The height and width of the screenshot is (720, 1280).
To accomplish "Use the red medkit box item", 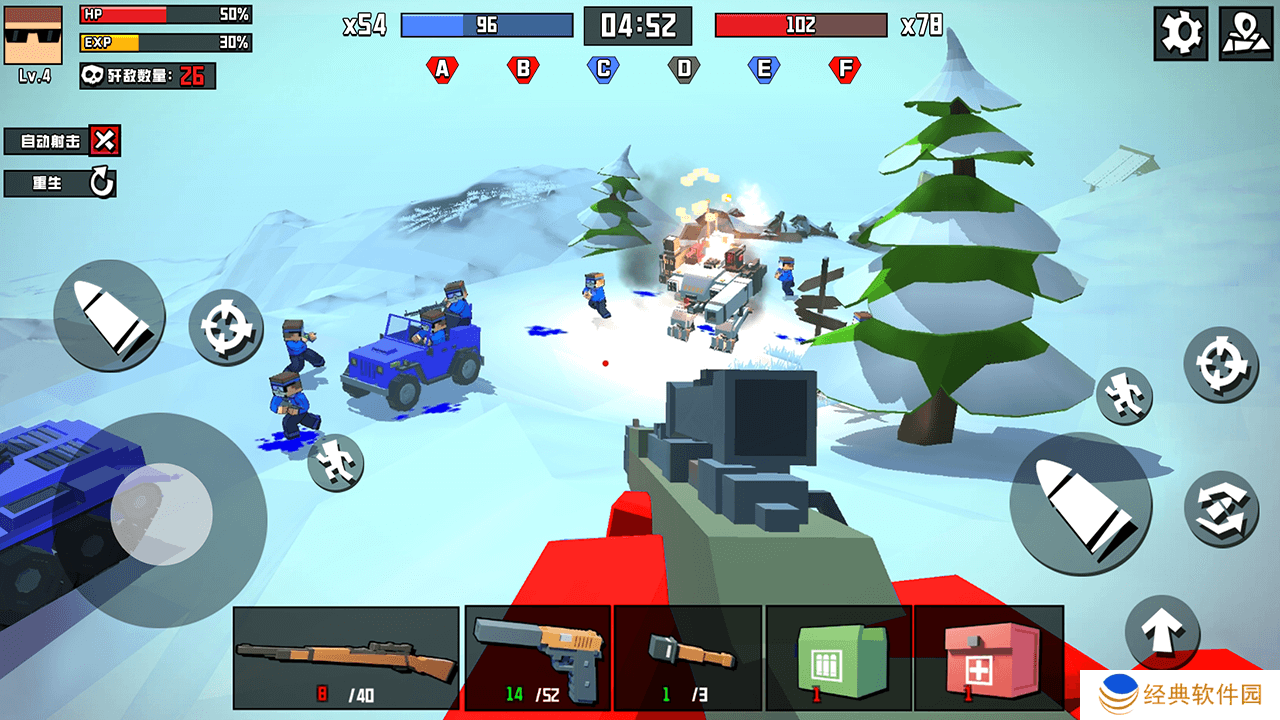I will [988, 657].
